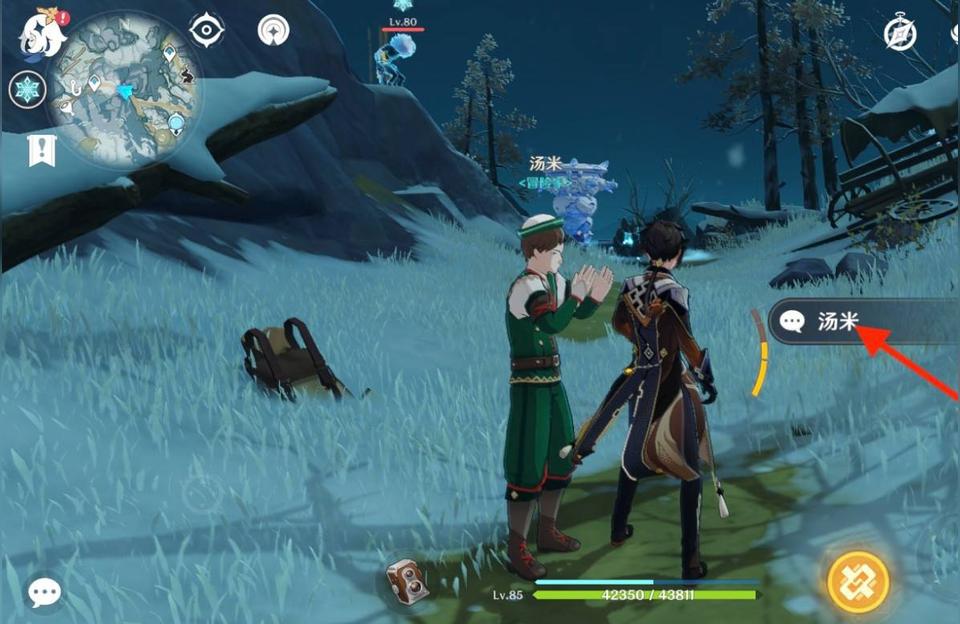Open the round star-arch icon

273,31
